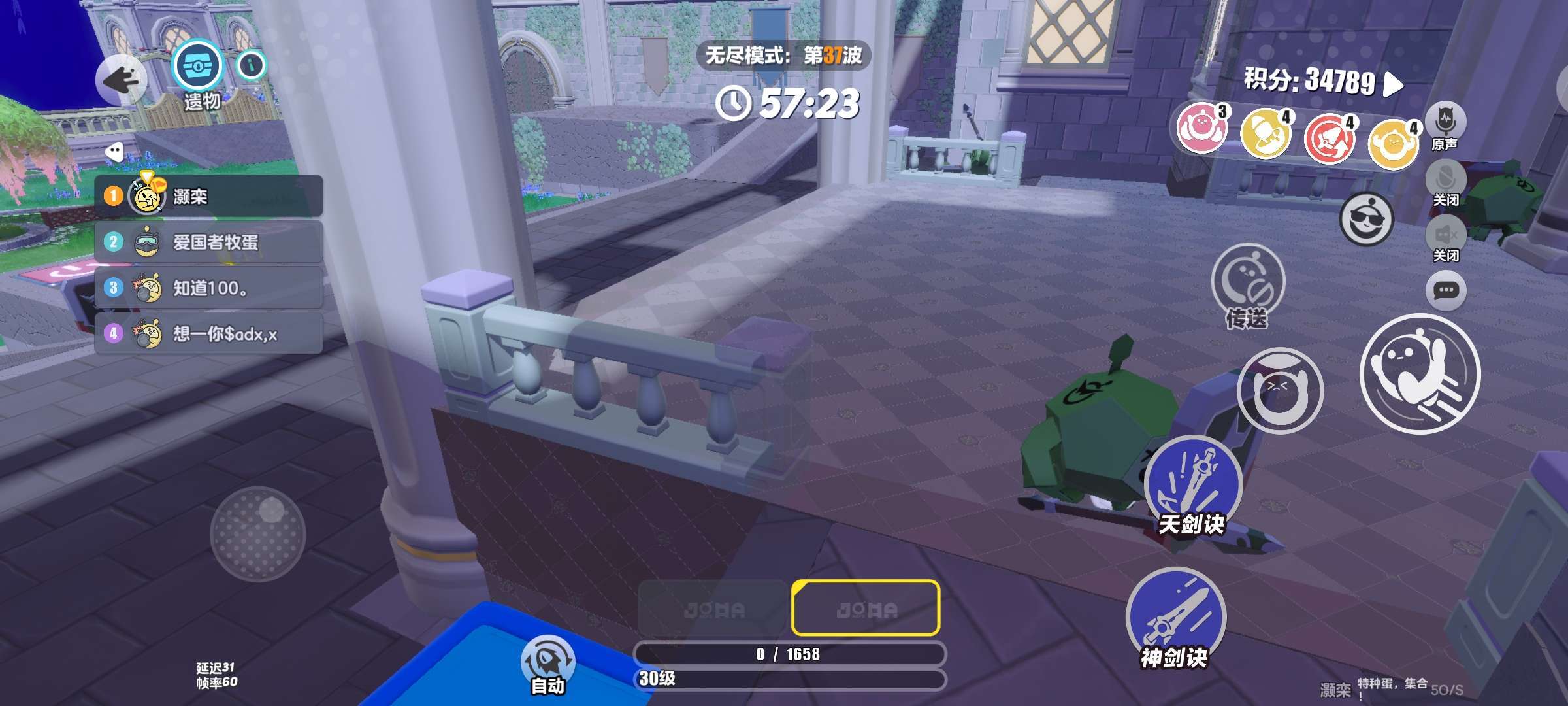Activate the 天剑诀 sword skill
The height and width of the screenshot is (706, 1568).
coord(1193,485)
